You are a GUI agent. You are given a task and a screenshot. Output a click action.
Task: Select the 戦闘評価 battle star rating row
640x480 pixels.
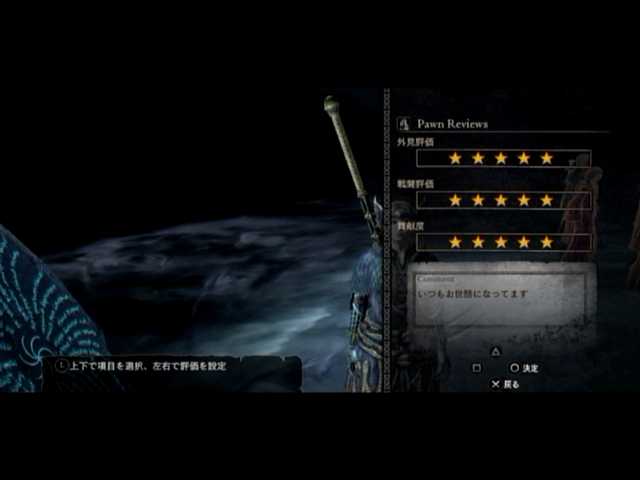point(501,200)
